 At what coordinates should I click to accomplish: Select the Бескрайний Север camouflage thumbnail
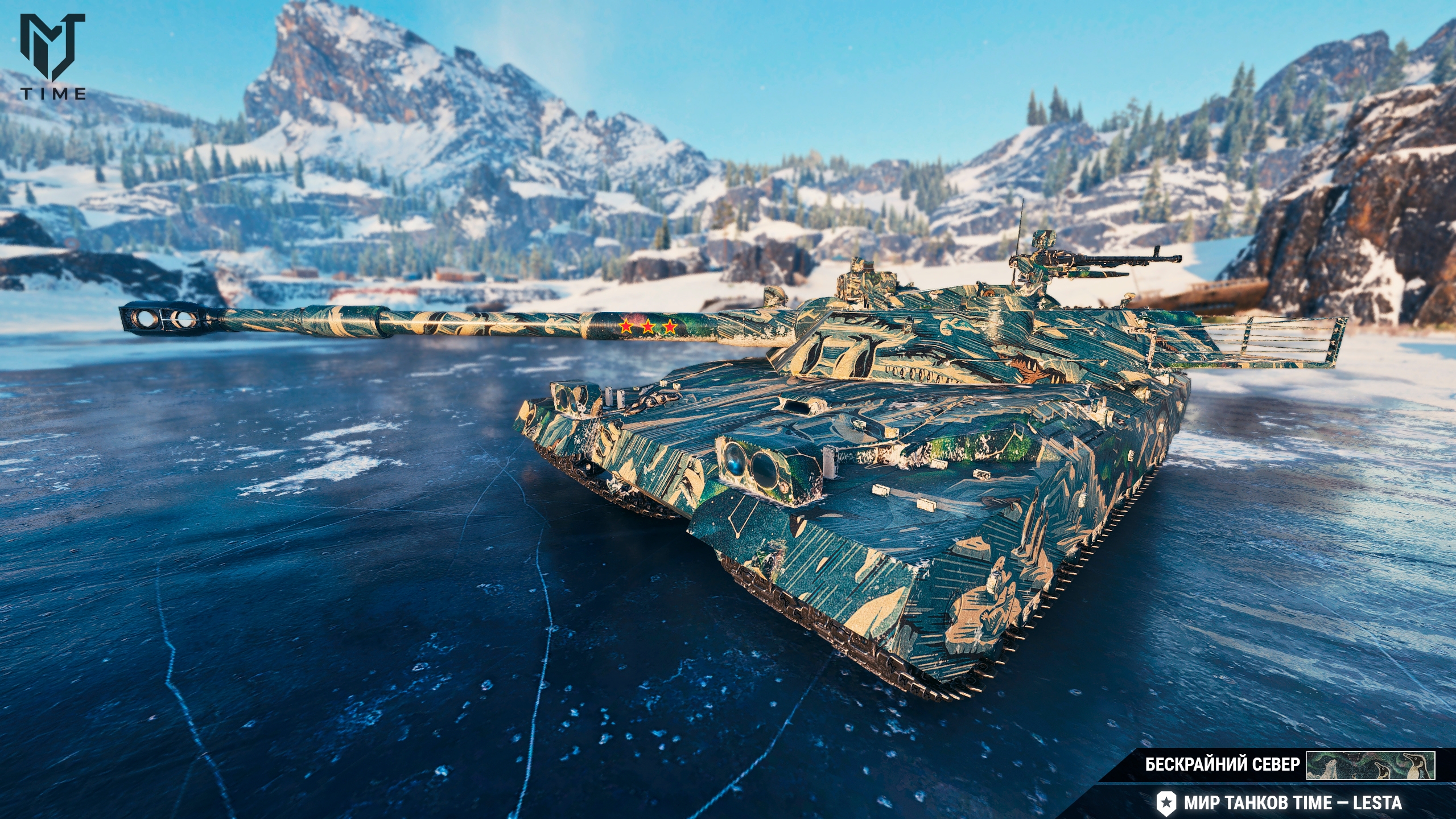1370,765
